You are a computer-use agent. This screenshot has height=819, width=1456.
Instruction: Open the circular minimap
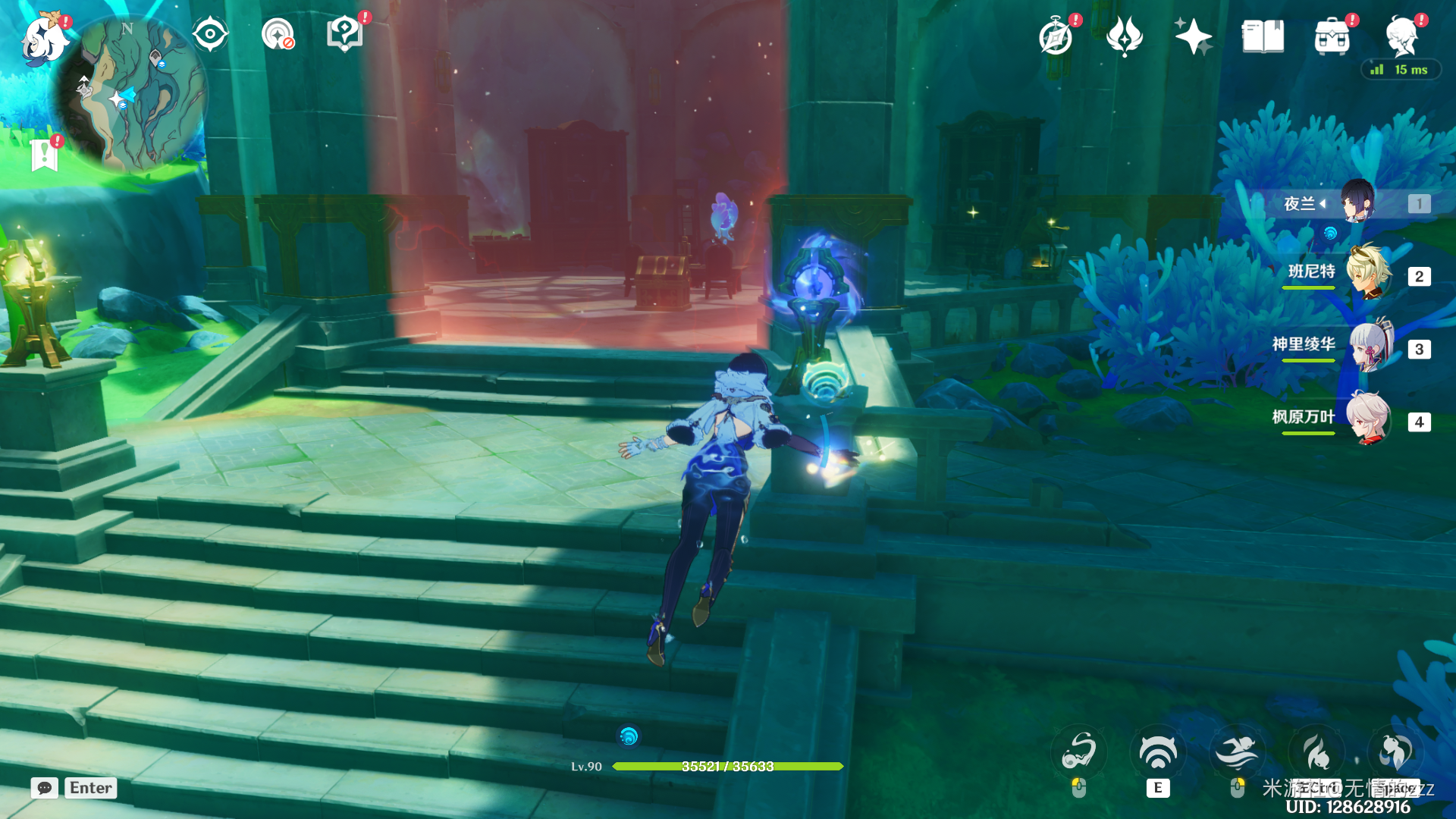click(130, 93)
